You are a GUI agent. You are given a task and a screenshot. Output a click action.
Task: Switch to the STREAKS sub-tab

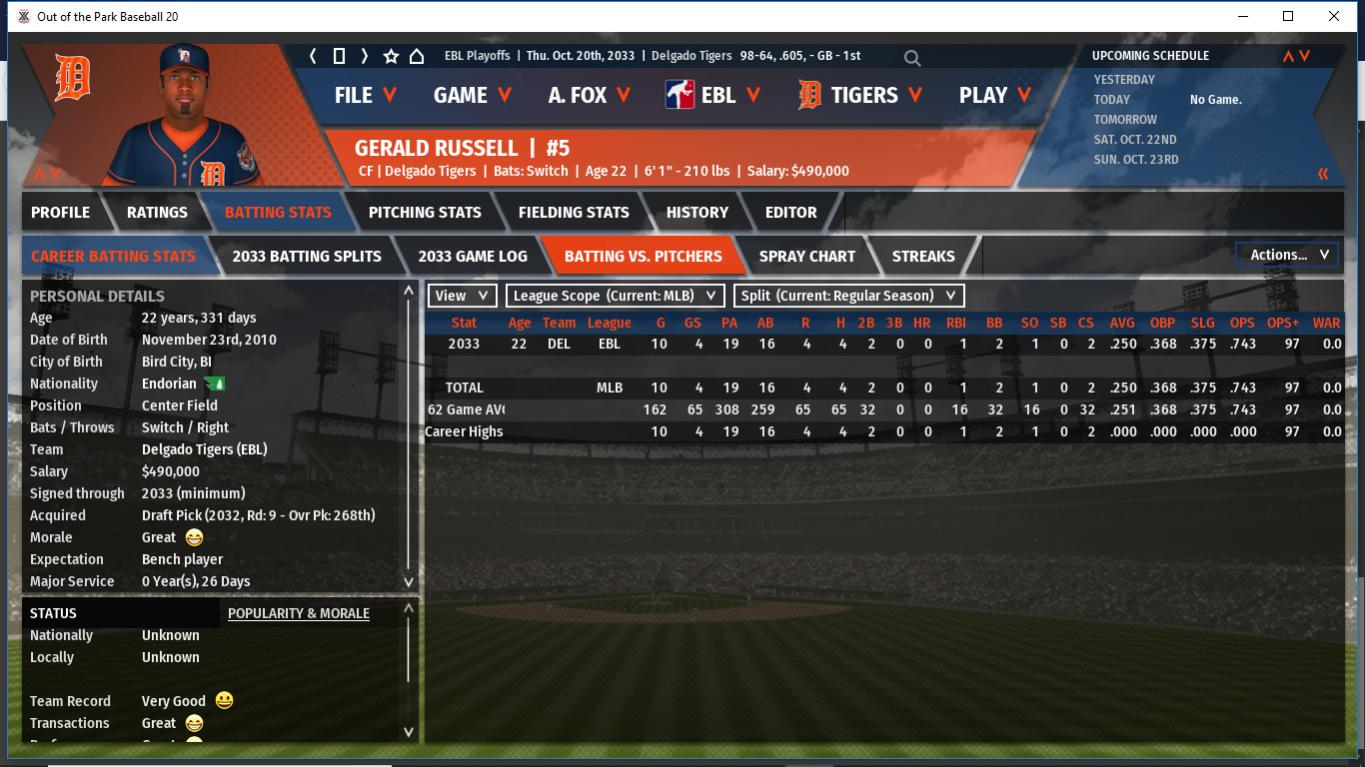pyautogui.click(x=923, y=256)
